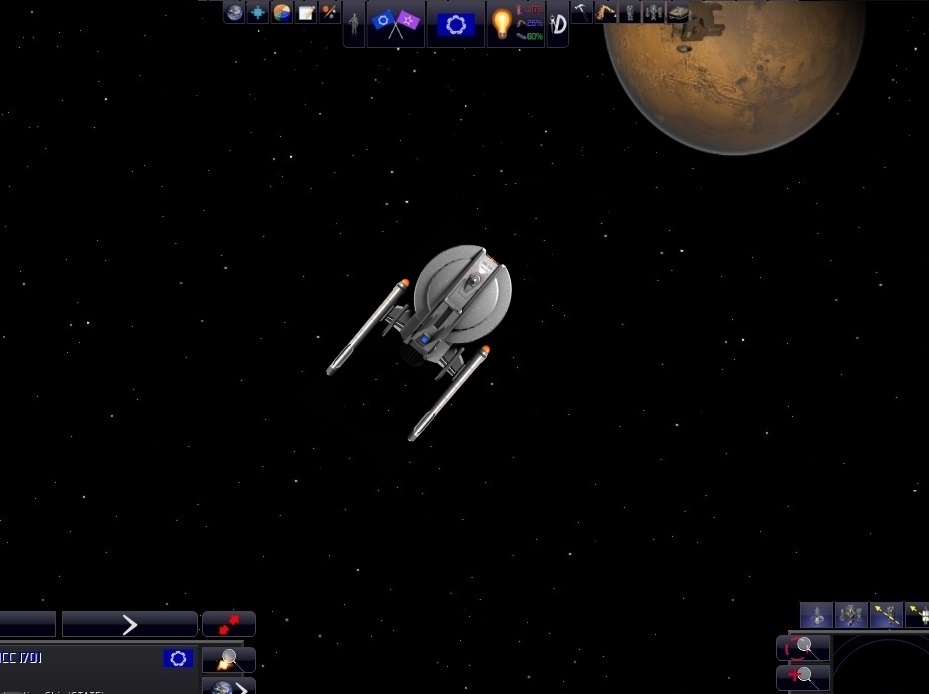
Task: Open the pie chart statistics button
Action: point(283,12)
